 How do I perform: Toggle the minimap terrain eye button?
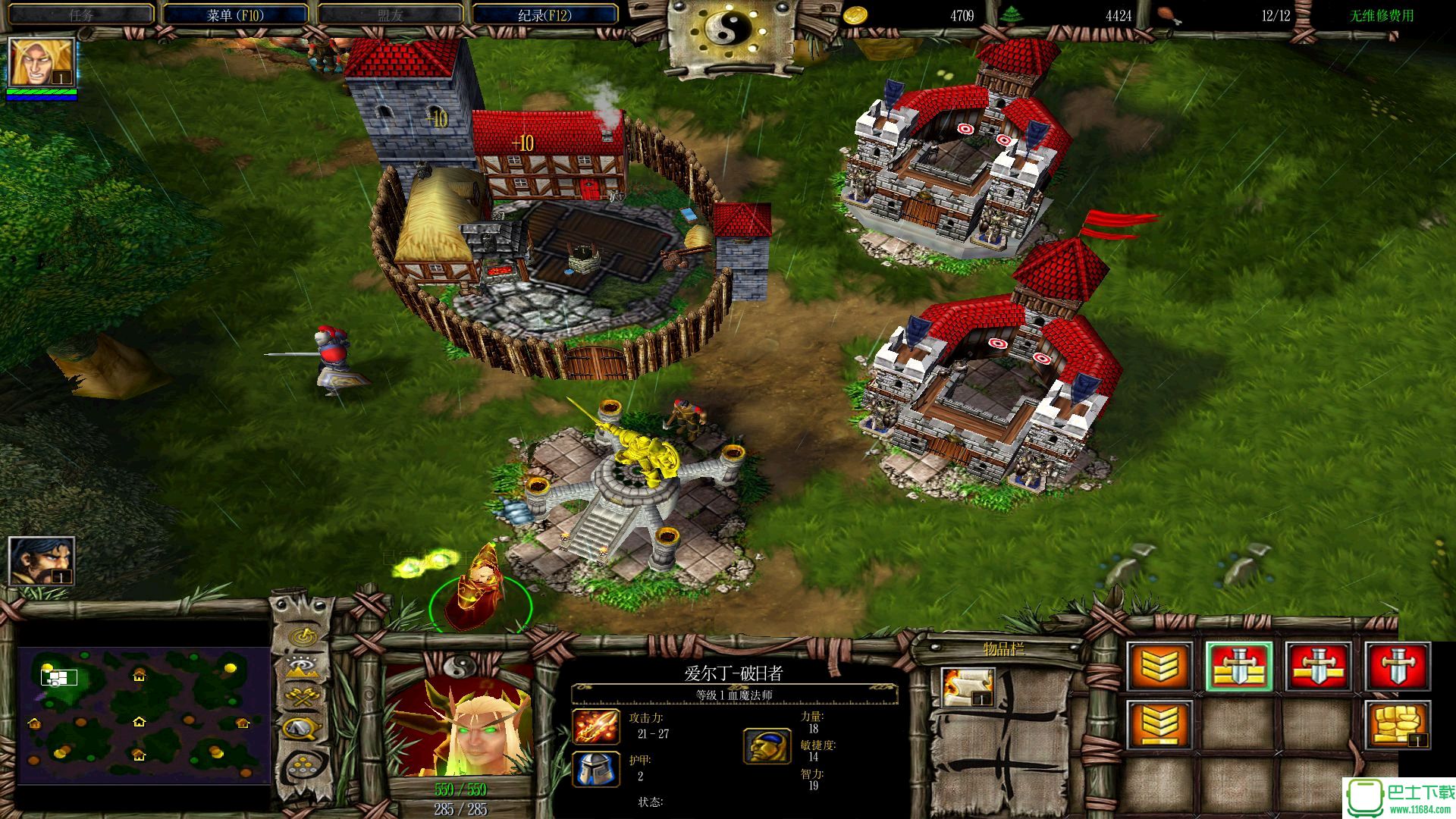tap(303, 667)
